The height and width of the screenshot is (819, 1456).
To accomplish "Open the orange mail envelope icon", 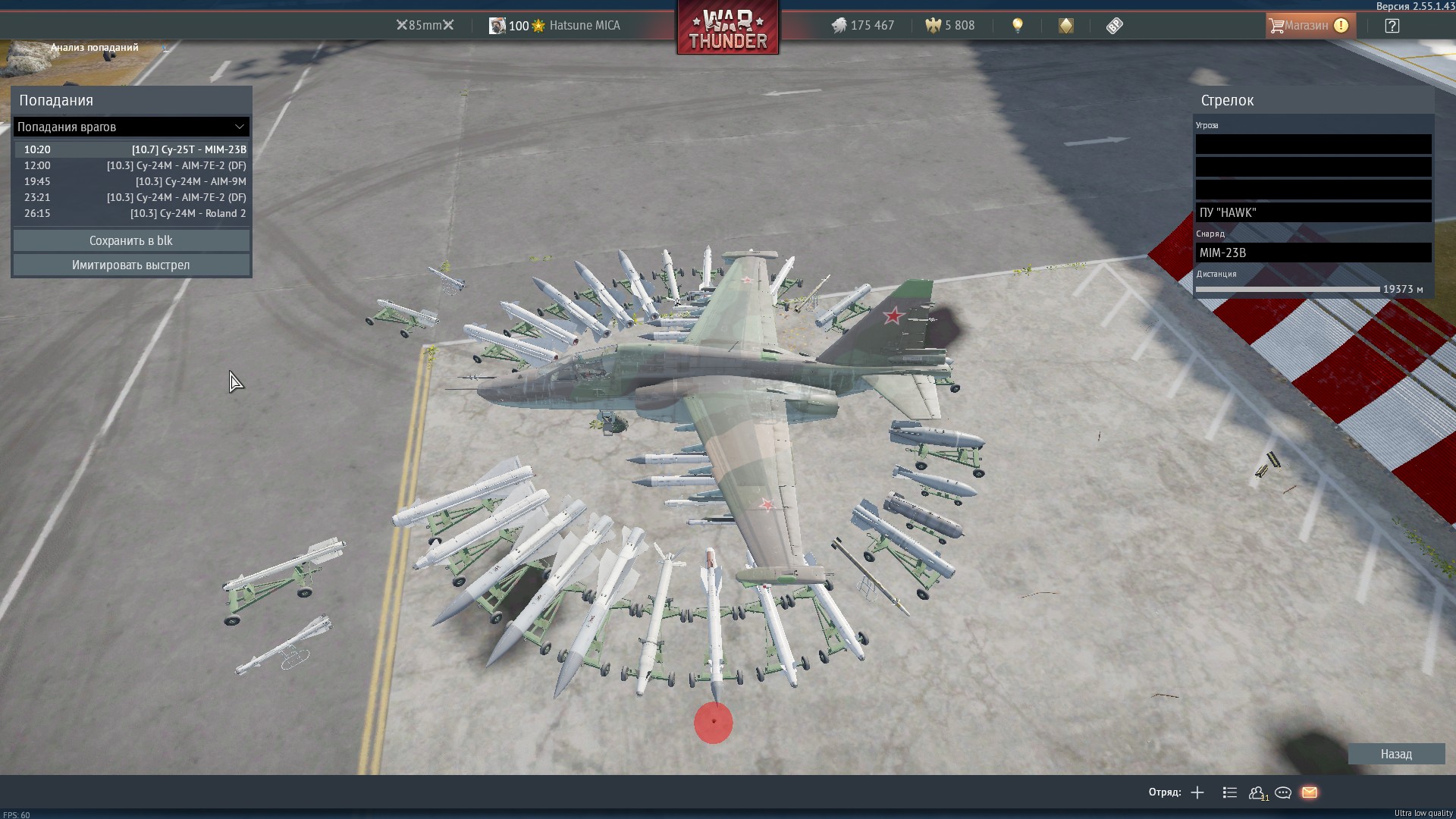I will click(x=1310, y=792).
